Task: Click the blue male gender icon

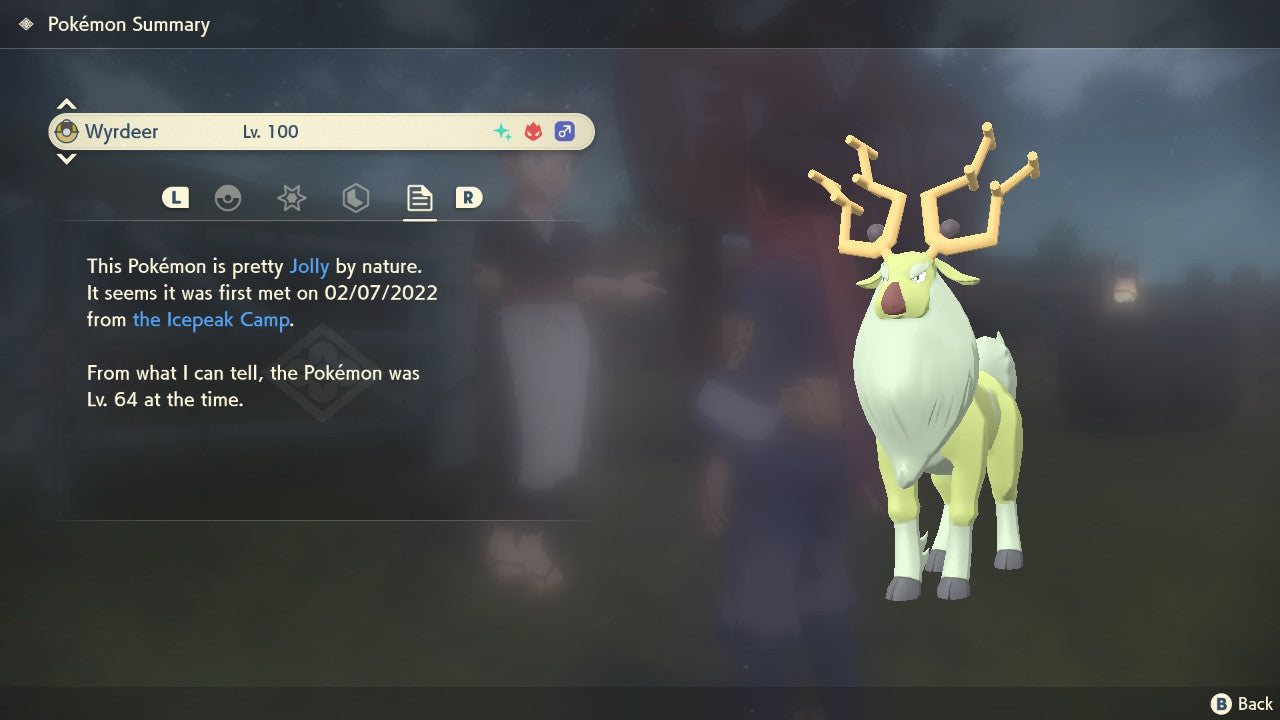Action: (565, 131)
